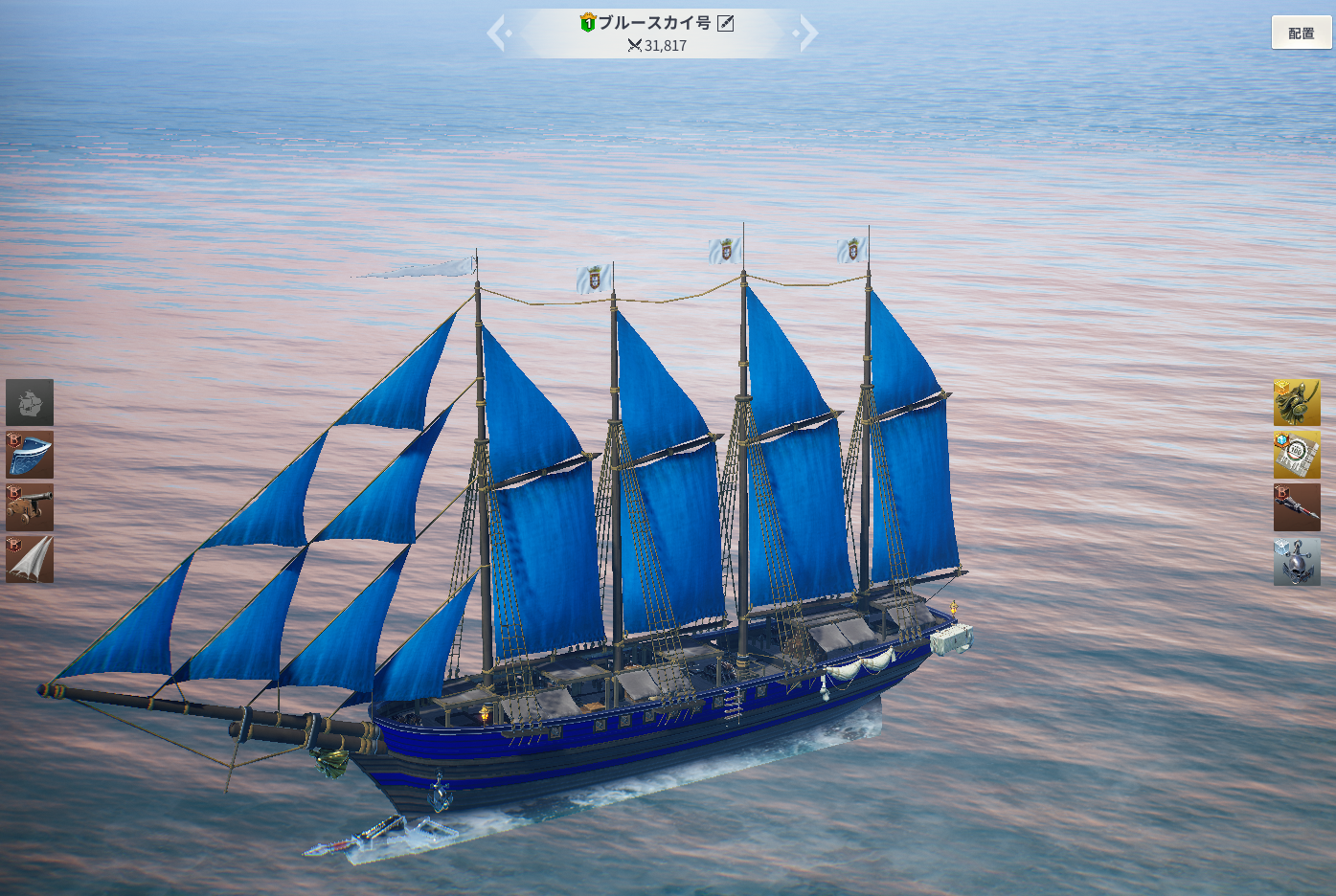Choose the white sail equipment slot
Image resolution: width=1336 pixels, height=896 pixels.
(x=30, y=560)
